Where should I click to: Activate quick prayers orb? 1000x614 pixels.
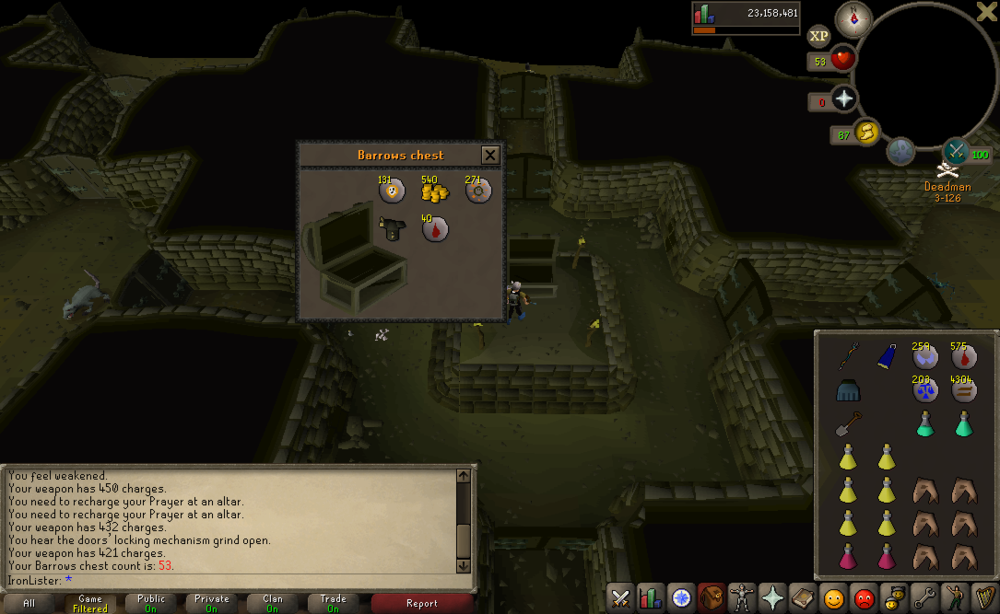pyautogui.click(x=845, y=98)
